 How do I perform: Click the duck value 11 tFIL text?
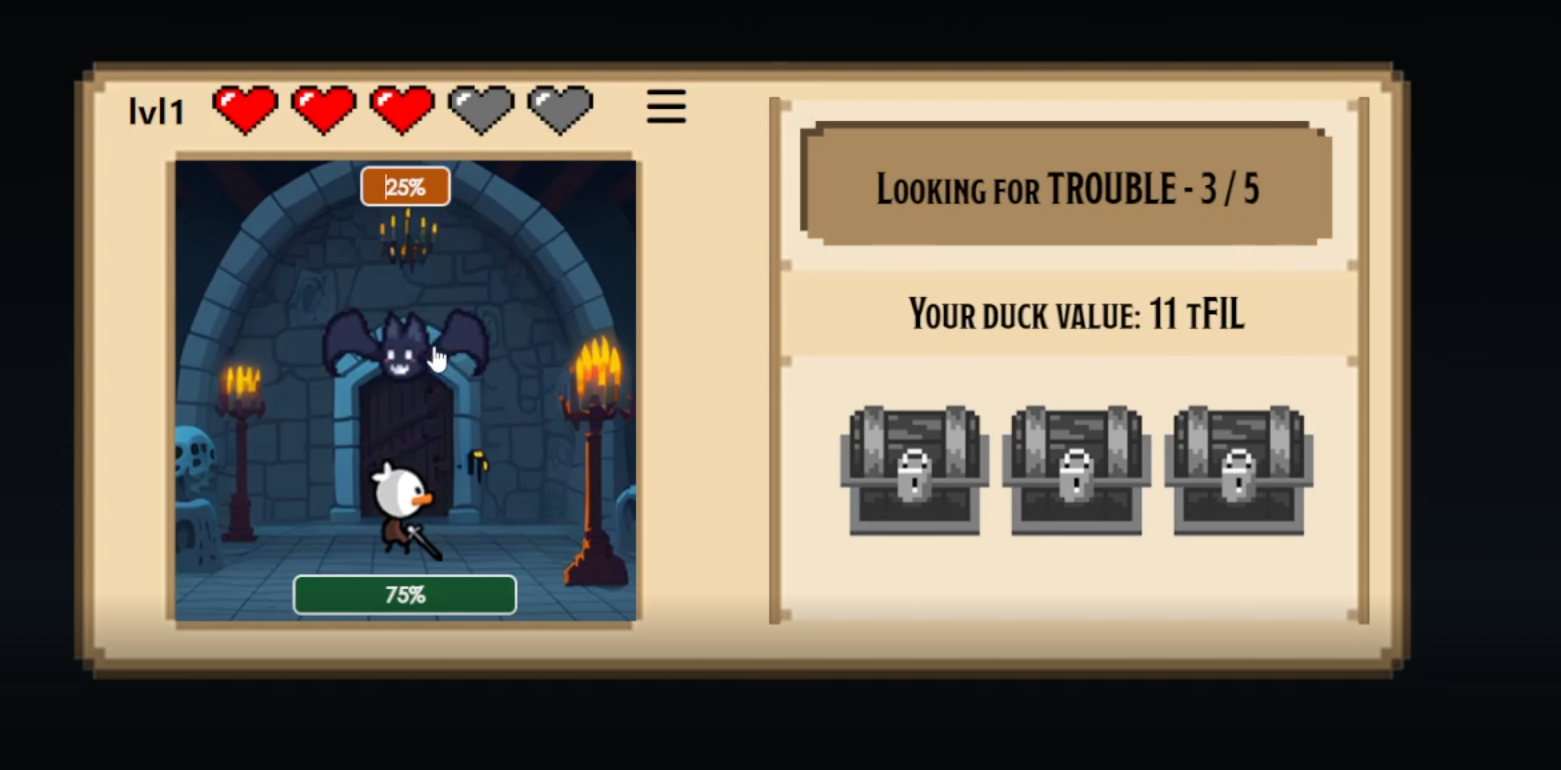click(x=1076, y=313)
